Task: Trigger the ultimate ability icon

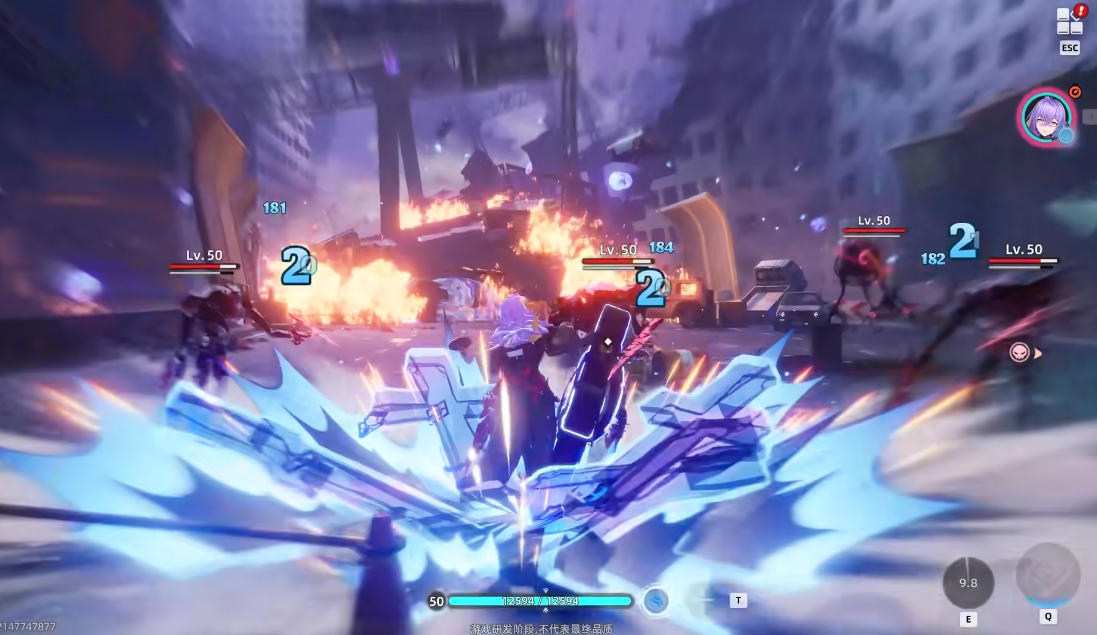Action: click(1048, 575)
